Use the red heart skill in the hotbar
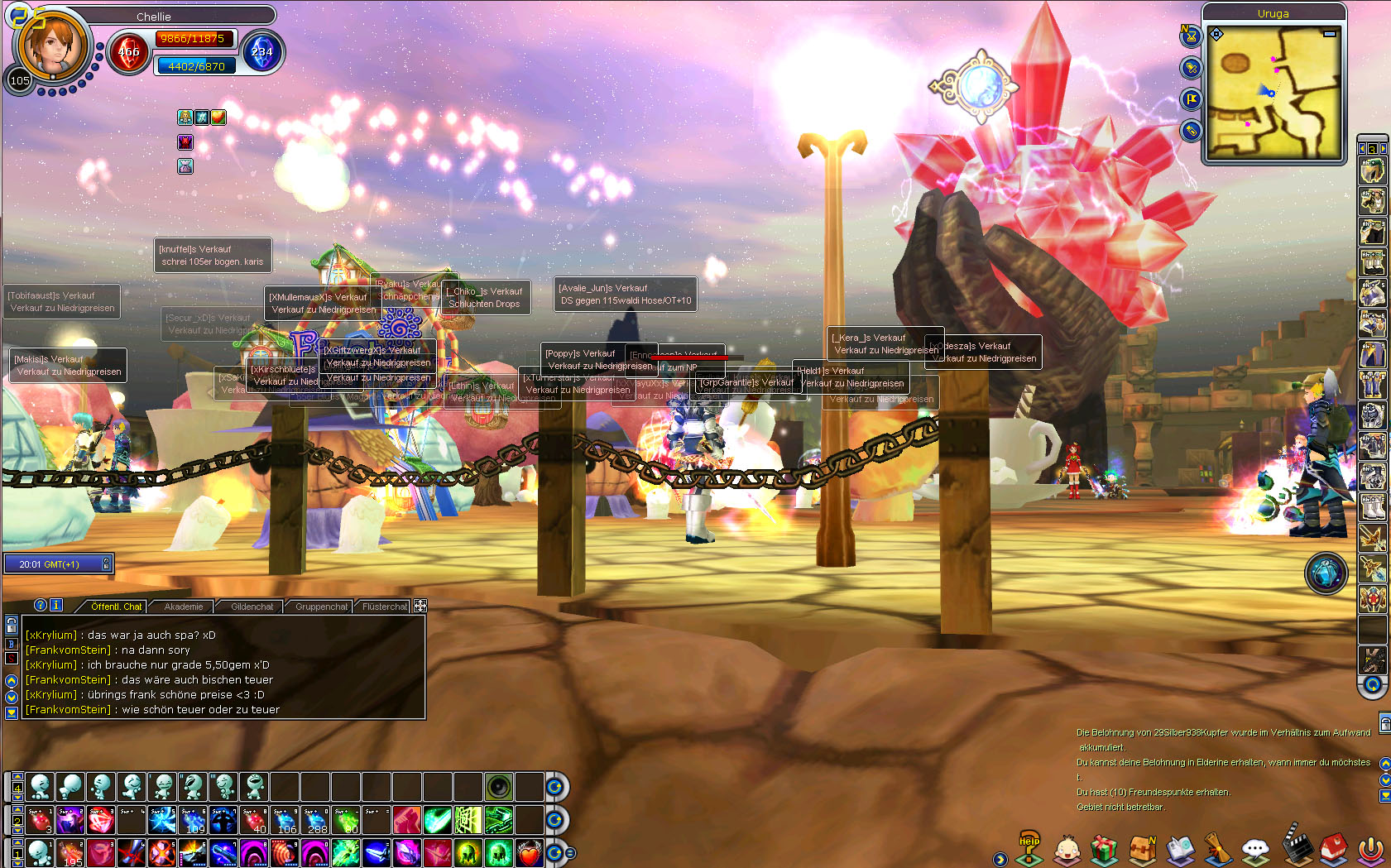This screenshot has width=1391, height=868. (x=530, y=852)
